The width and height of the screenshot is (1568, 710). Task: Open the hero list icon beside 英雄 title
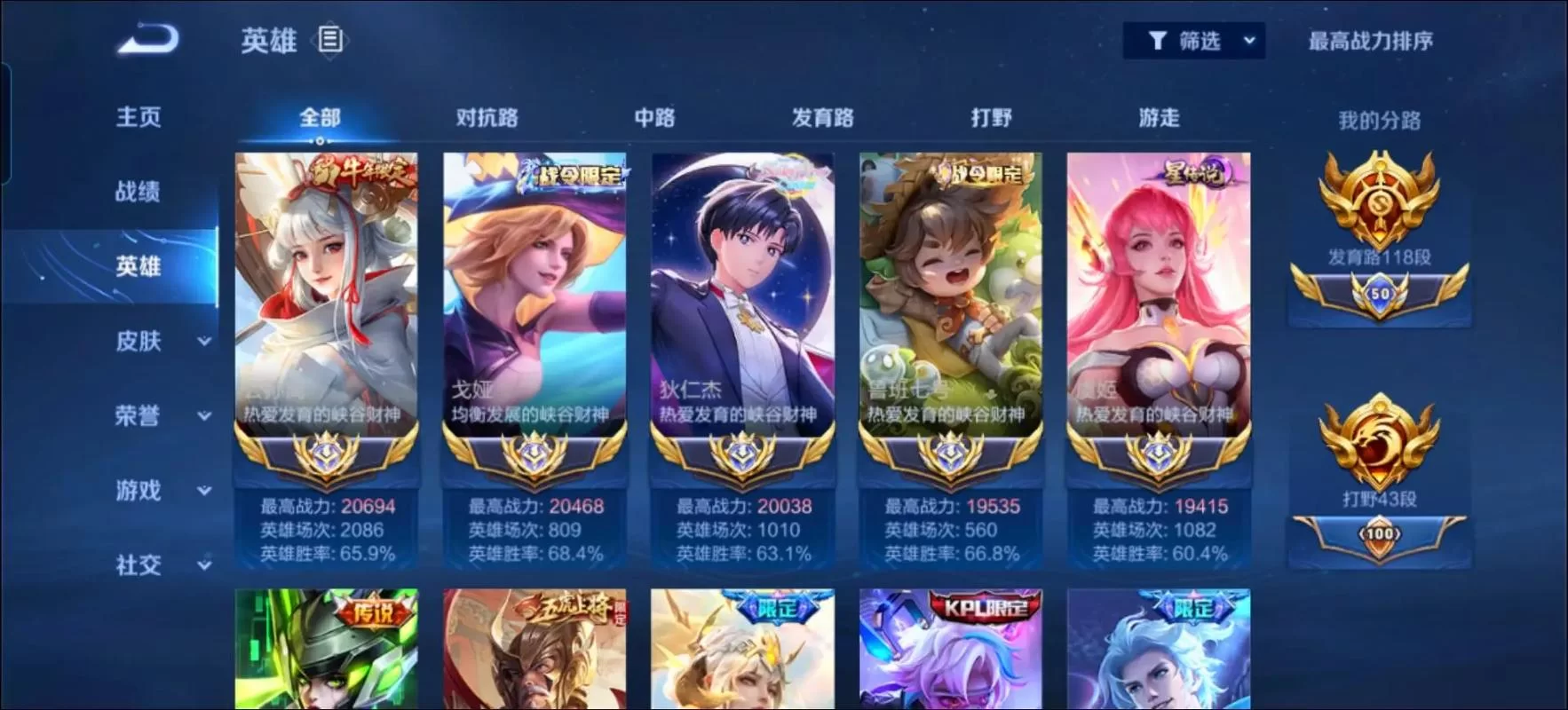pyautogui.click(x=330, y=39)
